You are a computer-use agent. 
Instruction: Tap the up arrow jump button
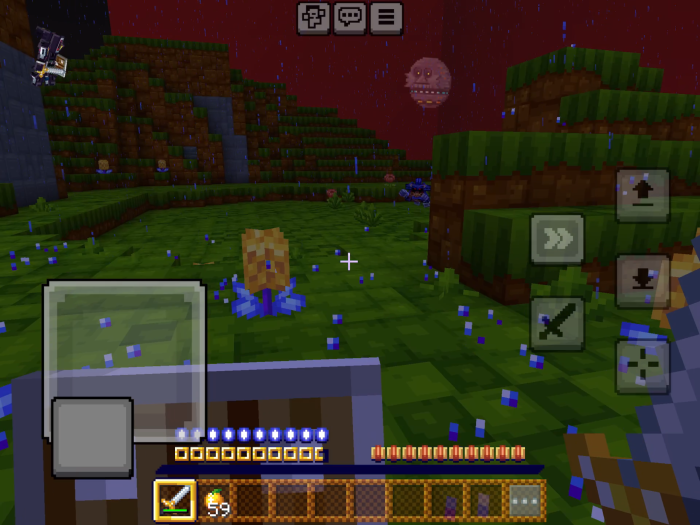pos(642,195)
